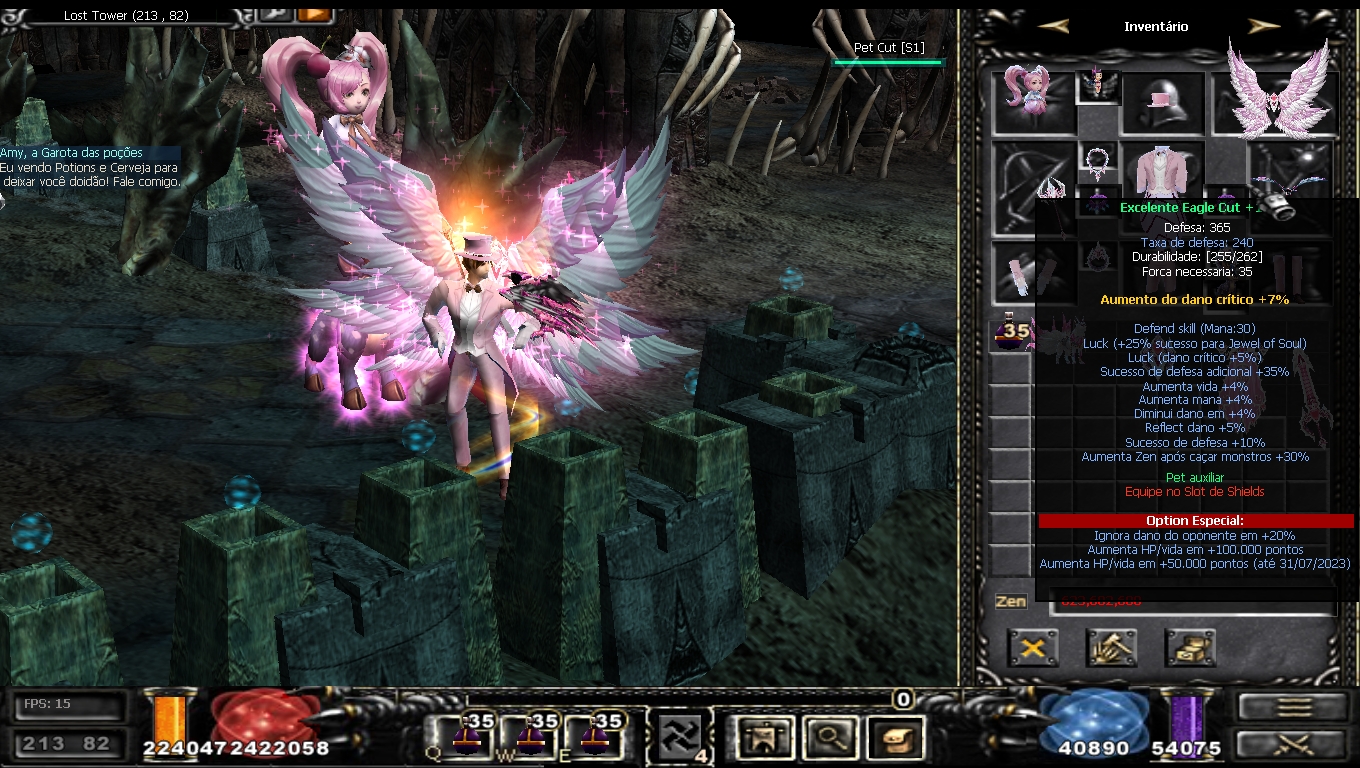Select the pink suit armor slot
The width and height of the screenshot is (1360, 768).
point(1163,168)
